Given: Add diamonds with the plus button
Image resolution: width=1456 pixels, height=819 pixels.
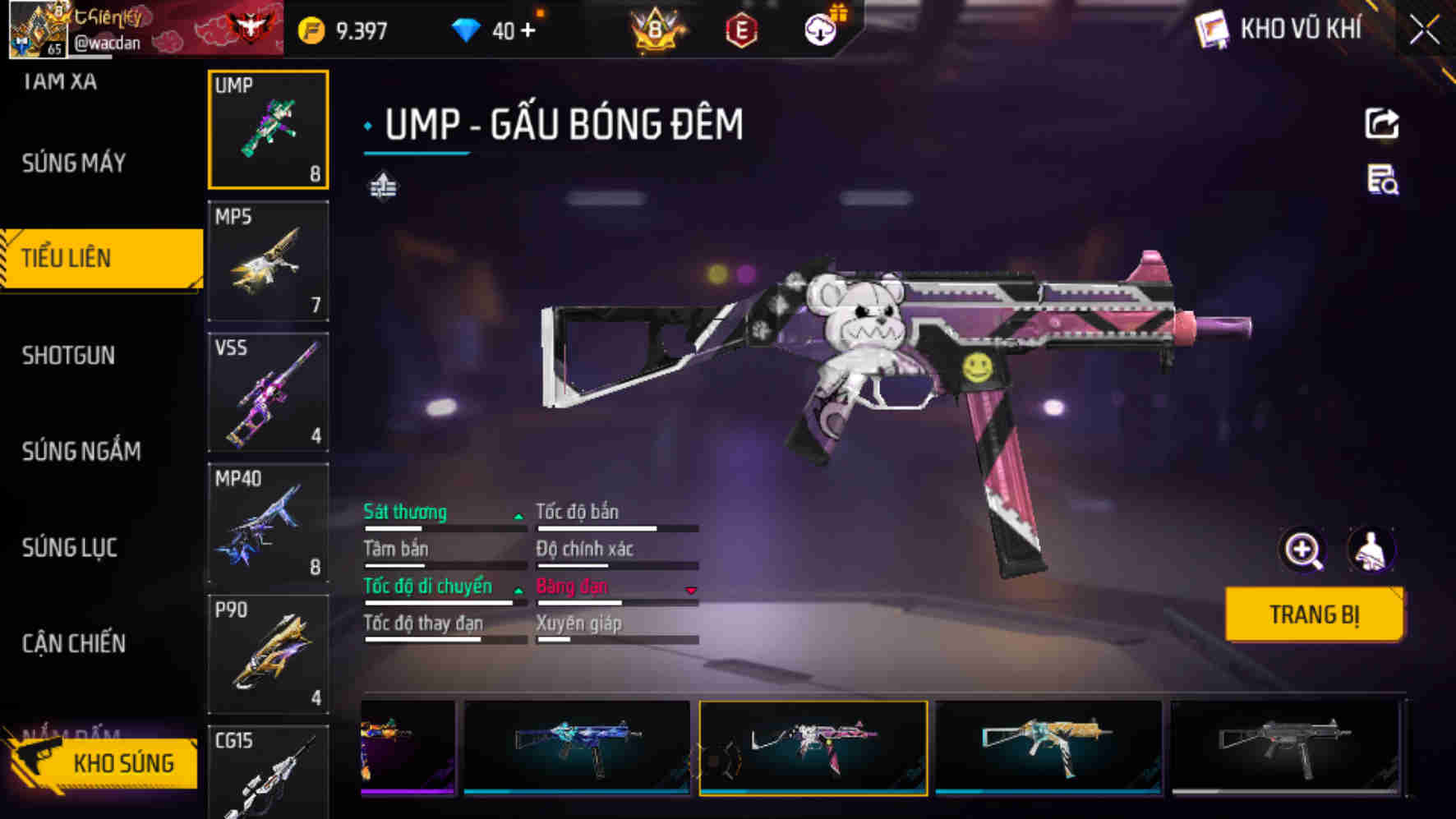Looking at the screenshot, I should pos(528,31).
